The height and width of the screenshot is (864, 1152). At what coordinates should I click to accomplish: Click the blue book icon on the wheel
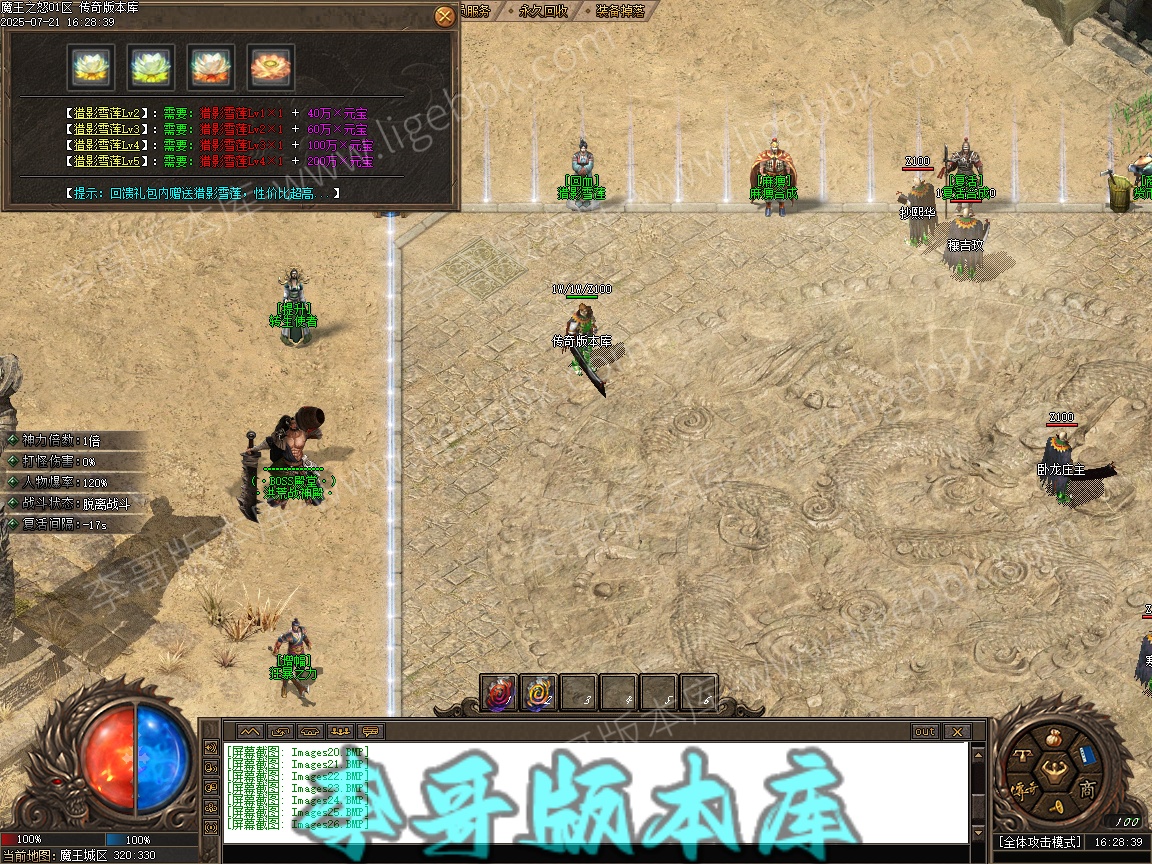click(1088, 754)
